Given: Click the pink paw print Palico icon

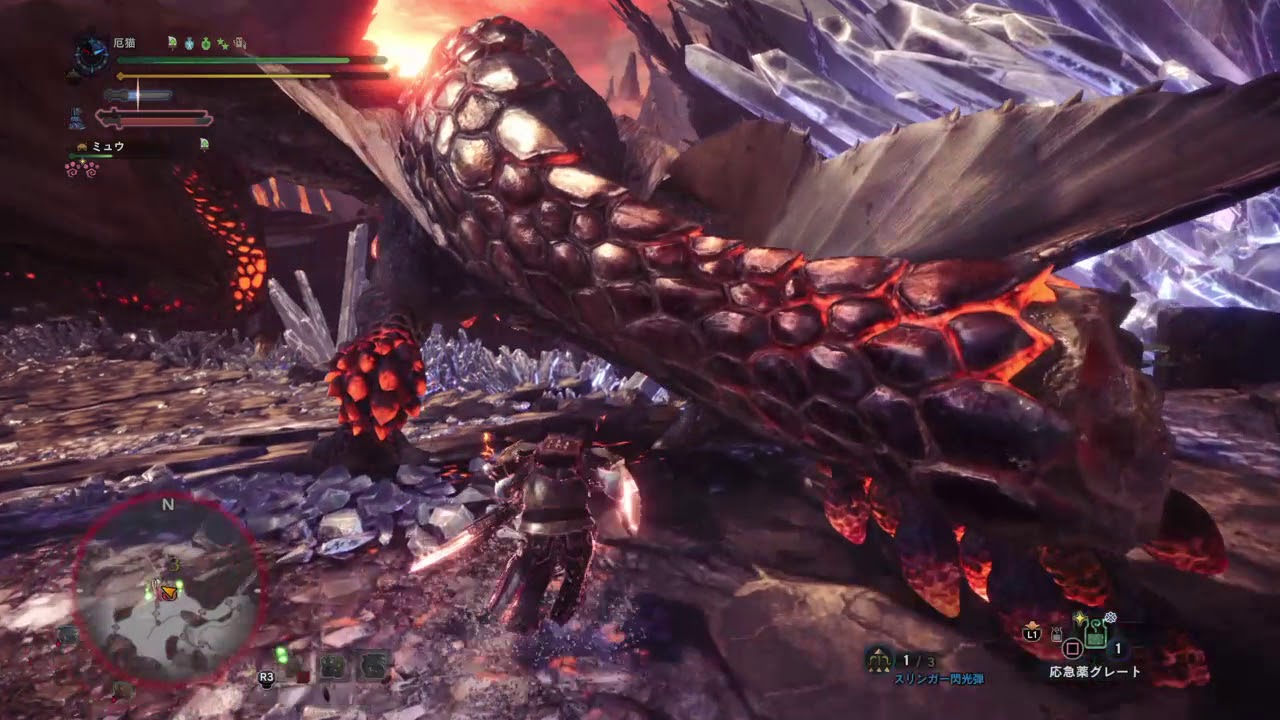Looking at the screenshot, I should [x=81, y=169].
